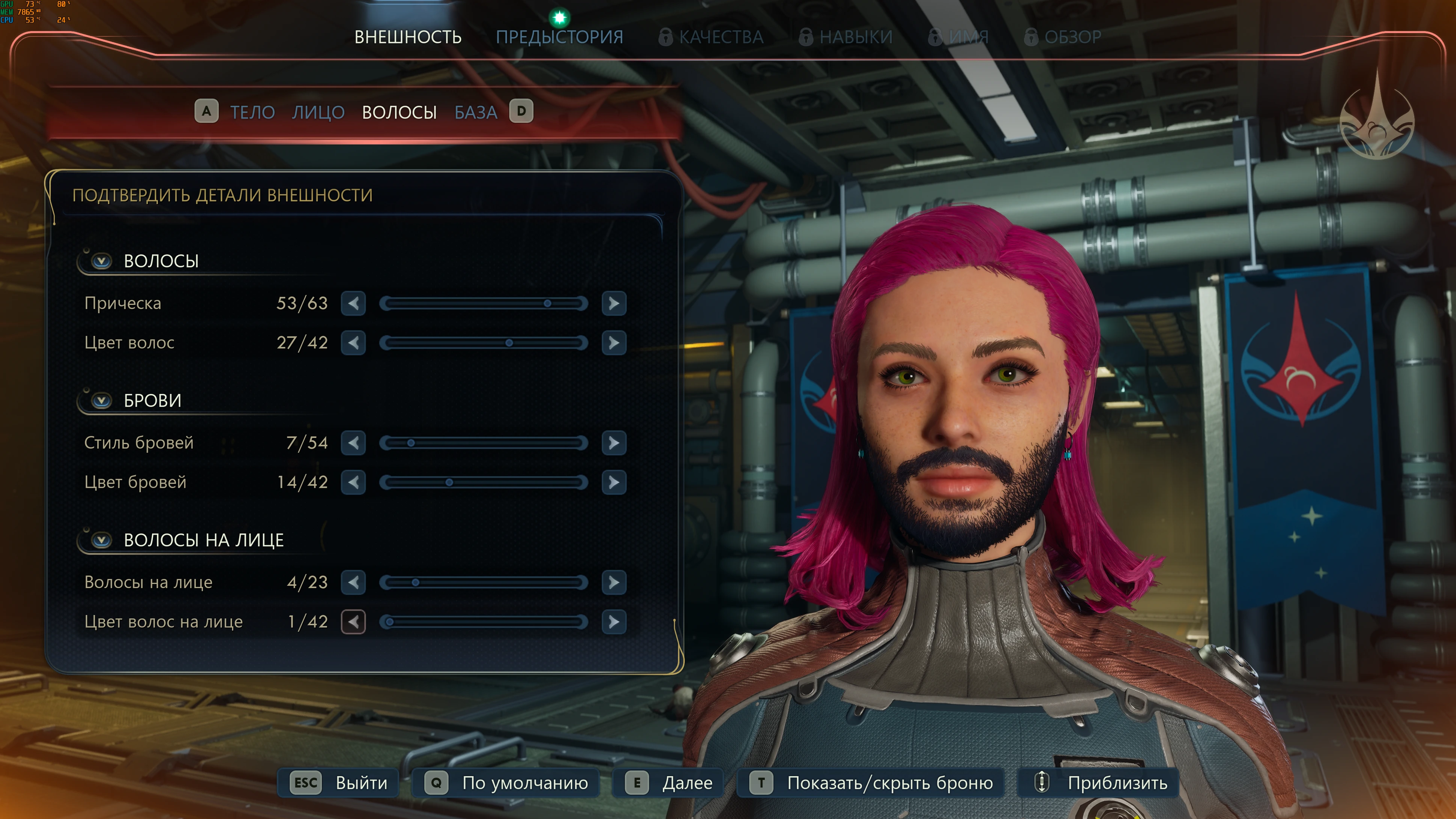Next Волосы на лице style arrow
This screenshot has width=1456, height=819.
(x=614, y=583)
